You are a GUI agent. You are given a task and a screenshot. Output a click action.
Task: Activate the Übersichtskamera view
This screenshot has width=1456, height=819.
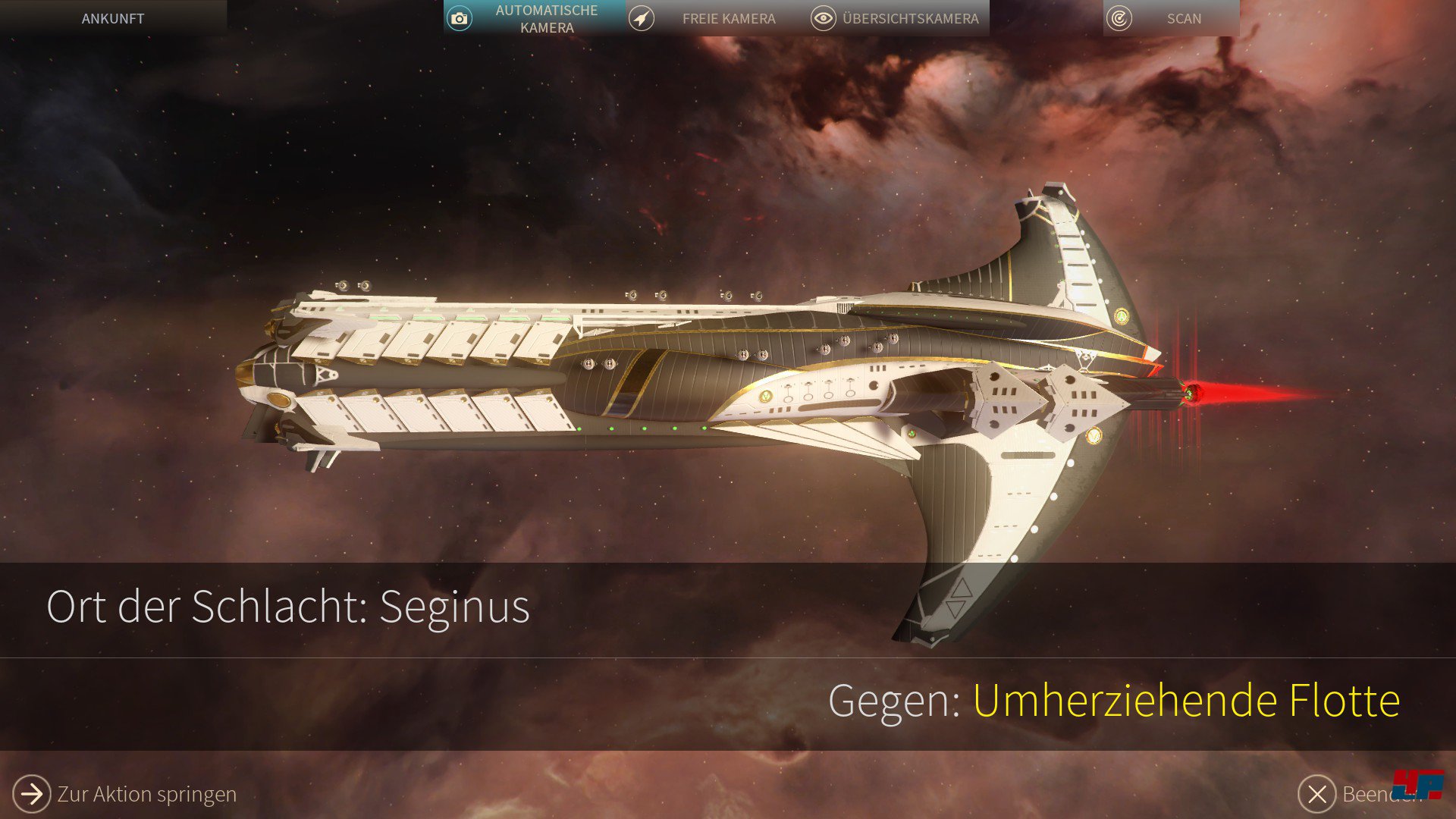pos(898,19)
